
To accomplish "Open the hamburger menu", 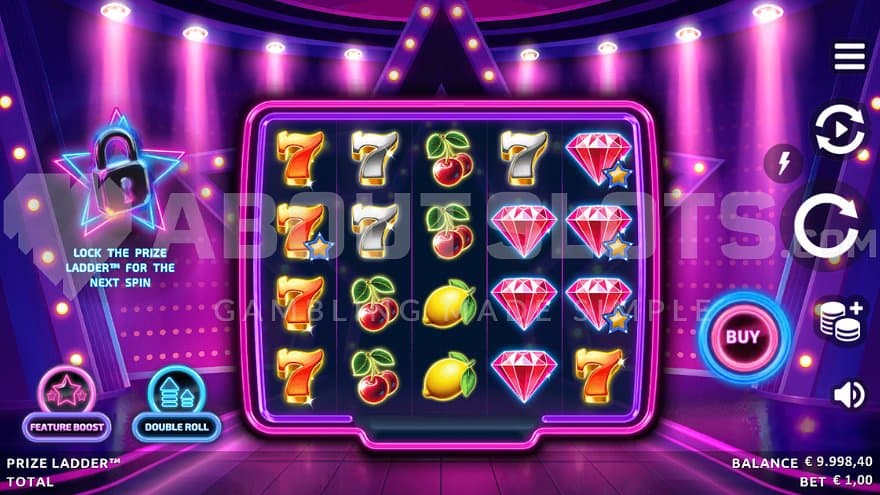I will (849, 57).
